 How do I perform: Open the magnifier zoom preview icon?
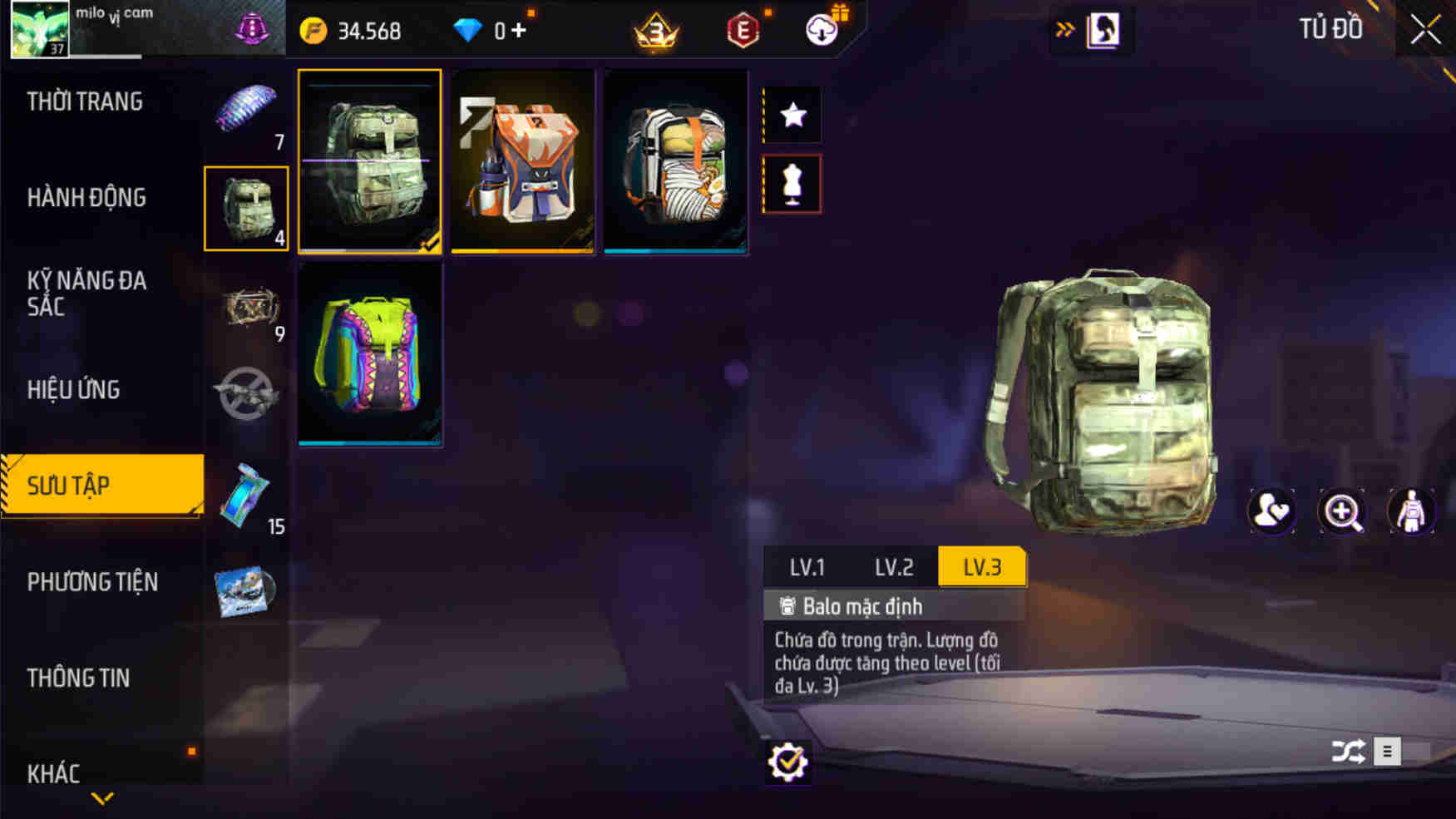coord(1340,512)
